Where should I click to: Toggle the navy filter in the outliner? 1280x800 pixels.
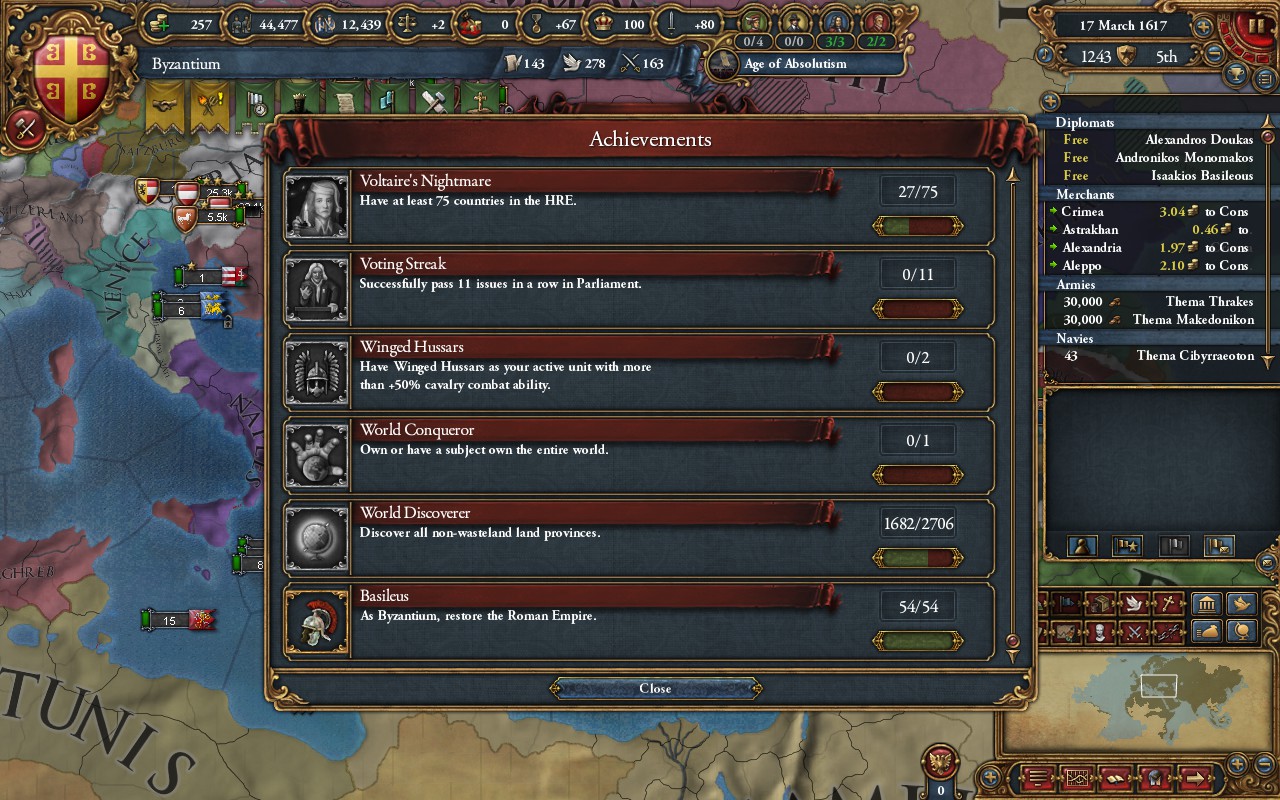click(1176, 546)
